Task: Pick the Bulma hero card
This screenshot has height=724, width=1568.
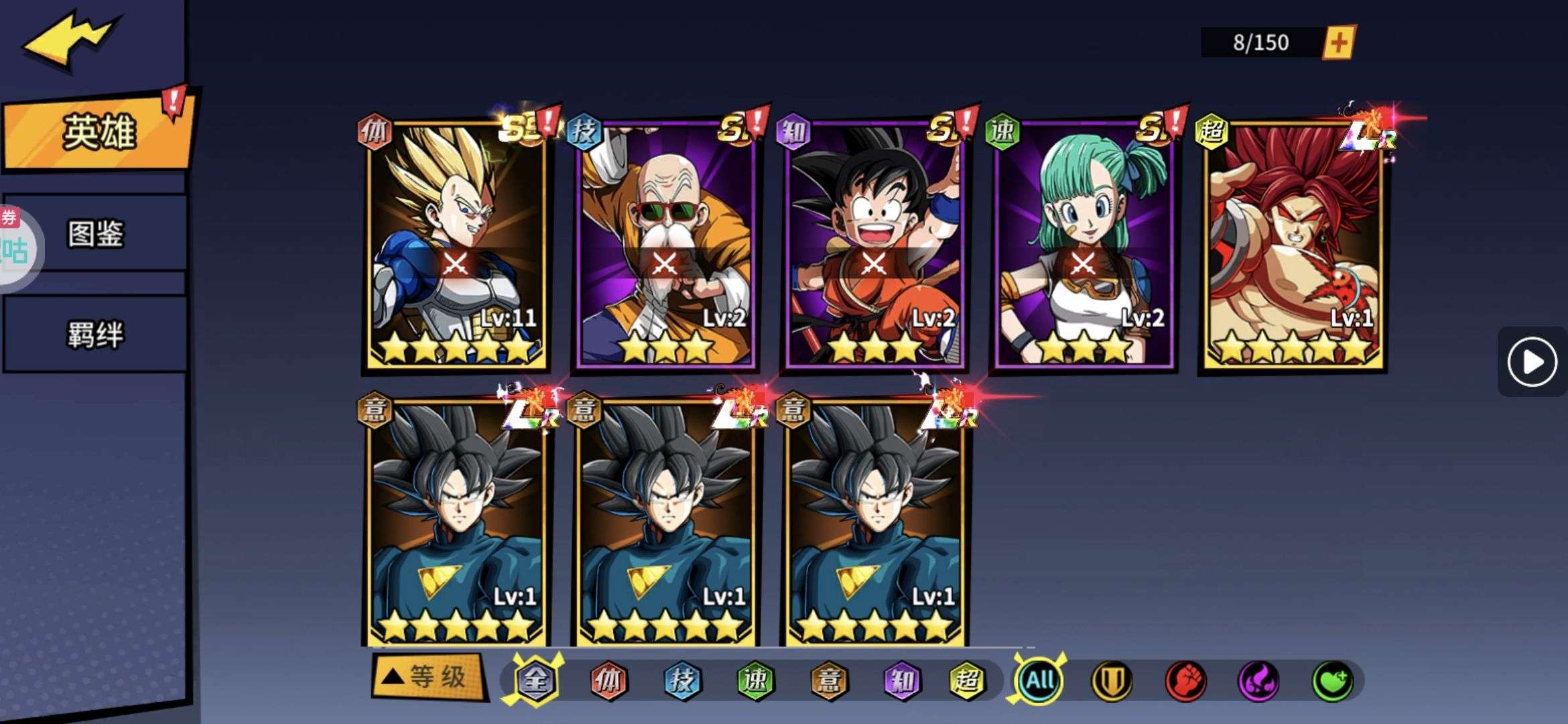Action: 1084,245
